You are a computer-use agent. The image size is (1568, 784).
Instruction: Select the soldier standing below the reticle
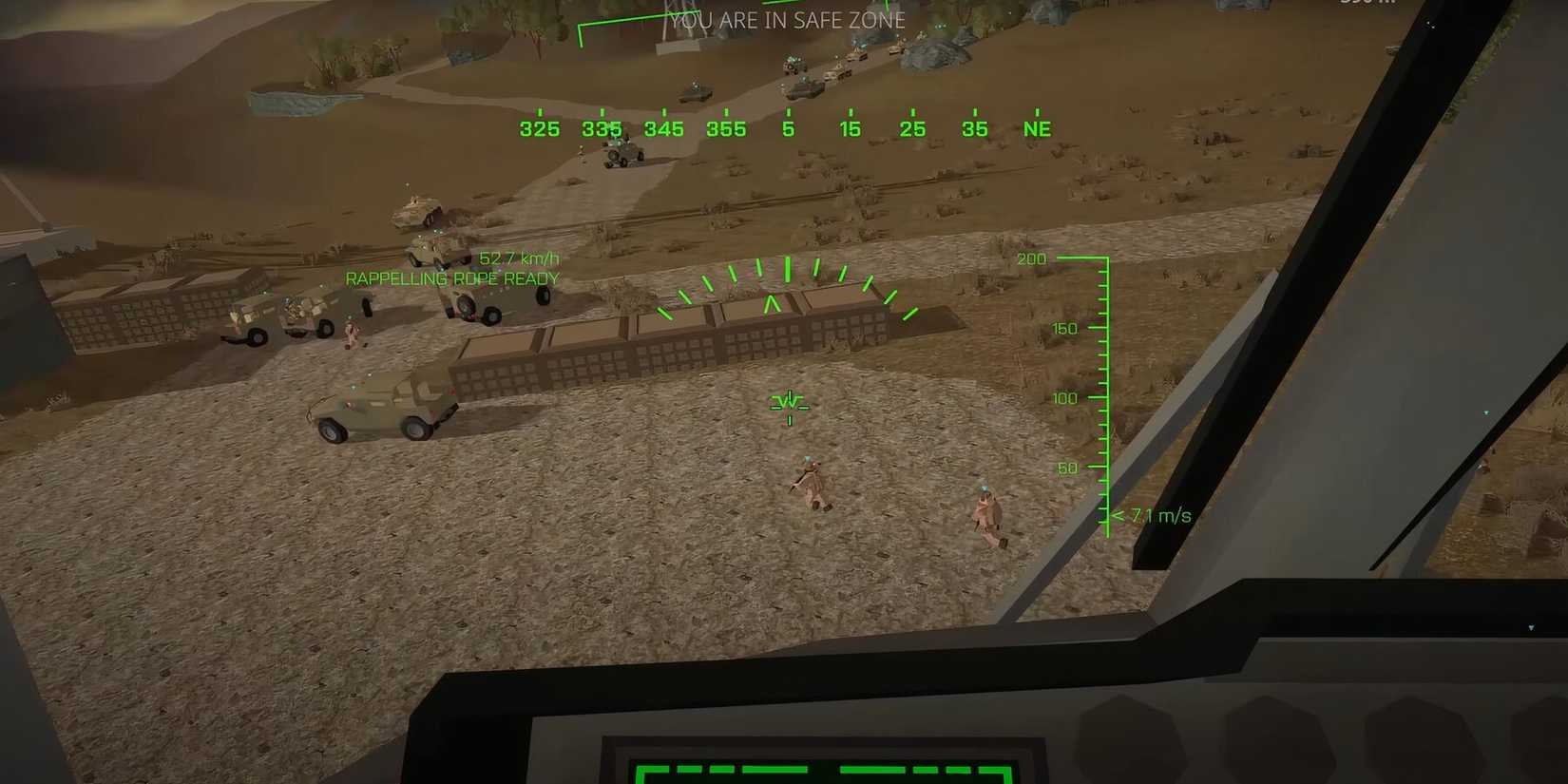click(810, 485)
